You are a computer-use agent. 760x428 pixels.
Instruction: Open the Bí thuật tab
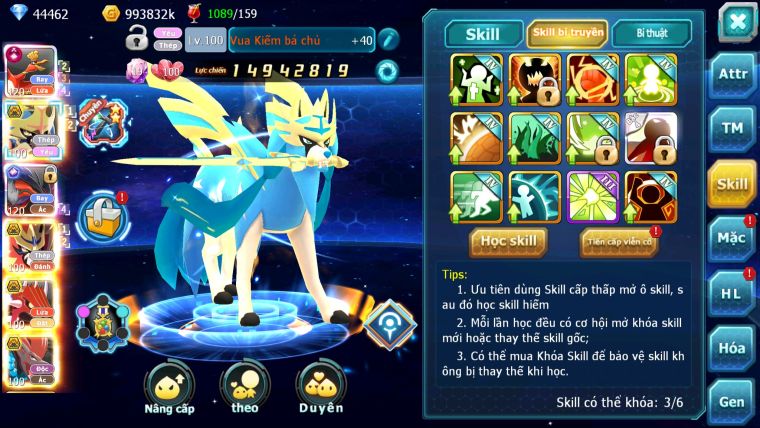tap(649, 33)
